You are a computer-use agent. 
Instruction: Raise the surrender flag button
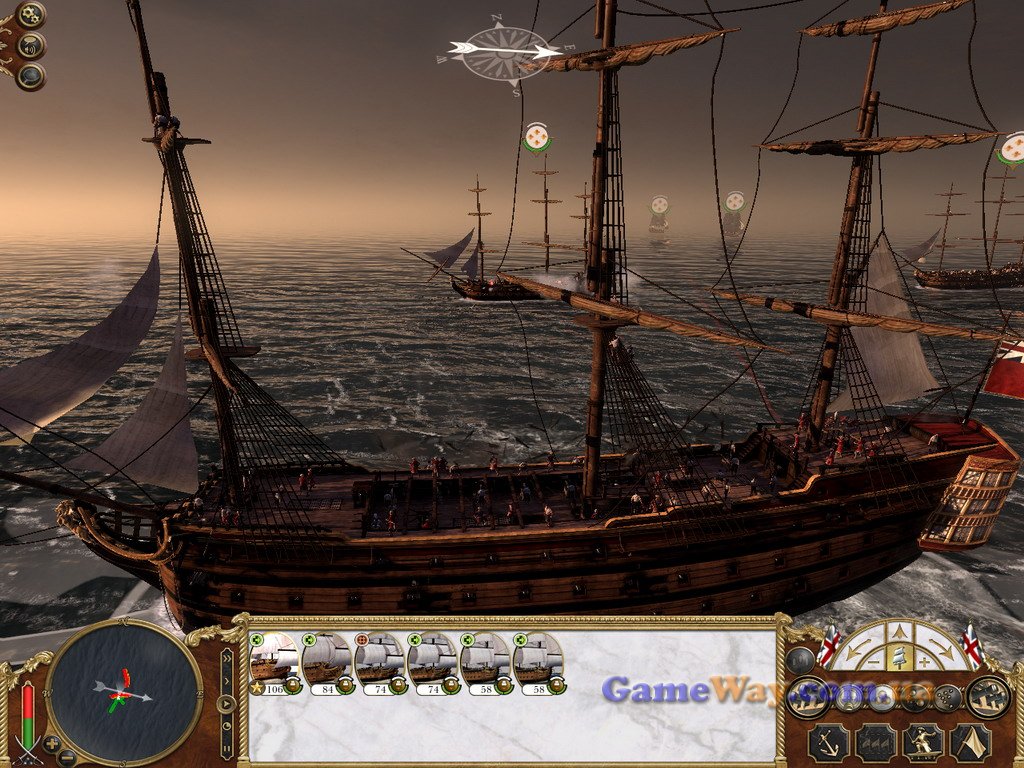970,742
